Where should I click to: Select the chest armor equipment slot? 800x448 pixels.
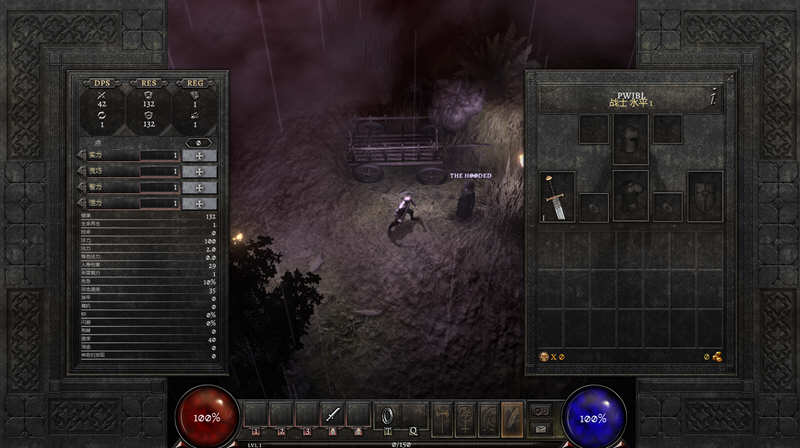coord(630,195)
